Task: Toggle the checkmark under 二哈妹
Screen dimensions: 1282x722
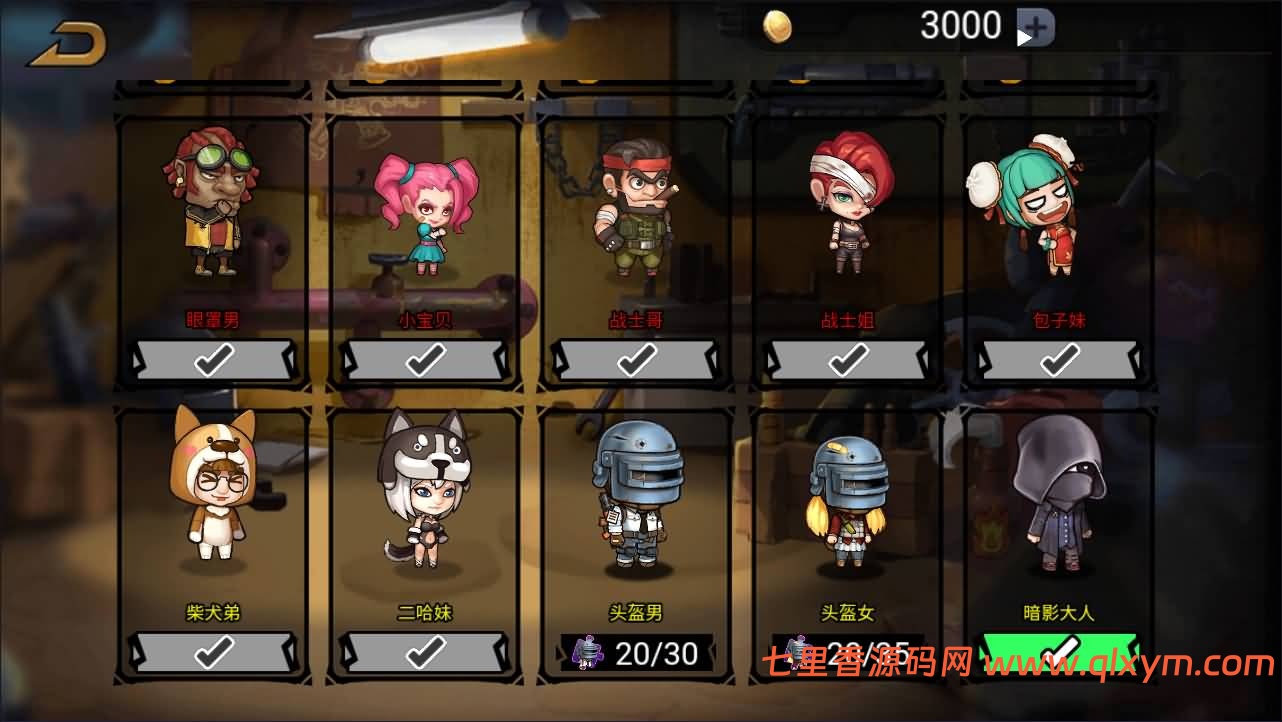Action: click(x=425, y=652)
